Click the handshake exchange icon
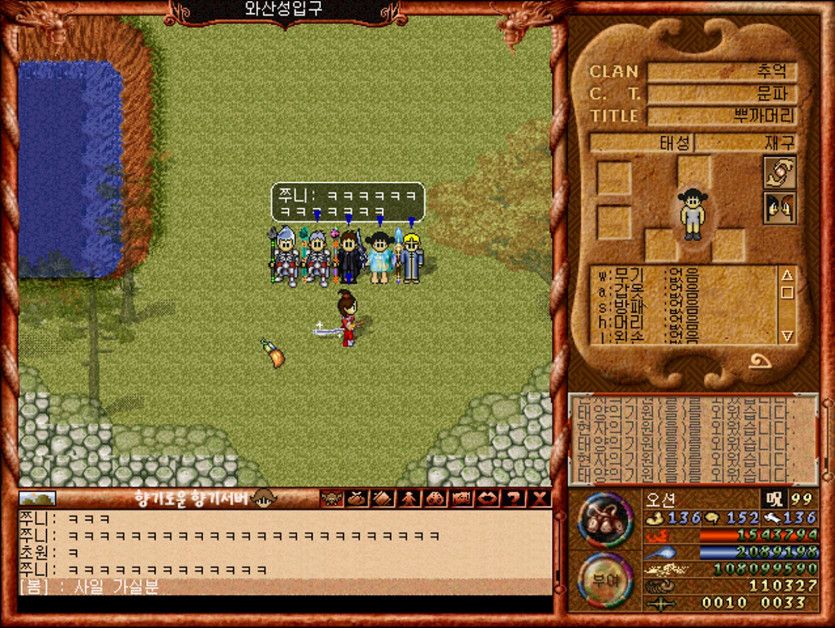835x628 pixels. click(x=779, y=172)
